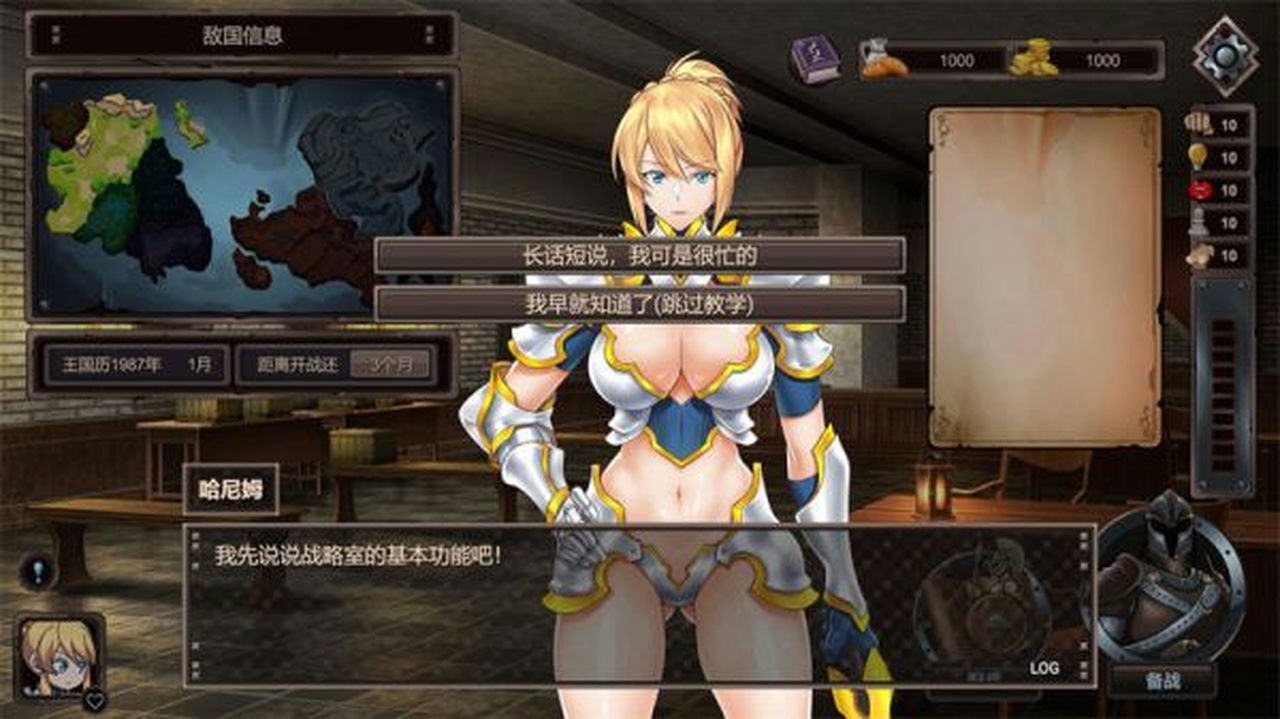
Task: Select "我早就知道了(跳过教学)" to skip the tutorial
Action: coord(640,304)
